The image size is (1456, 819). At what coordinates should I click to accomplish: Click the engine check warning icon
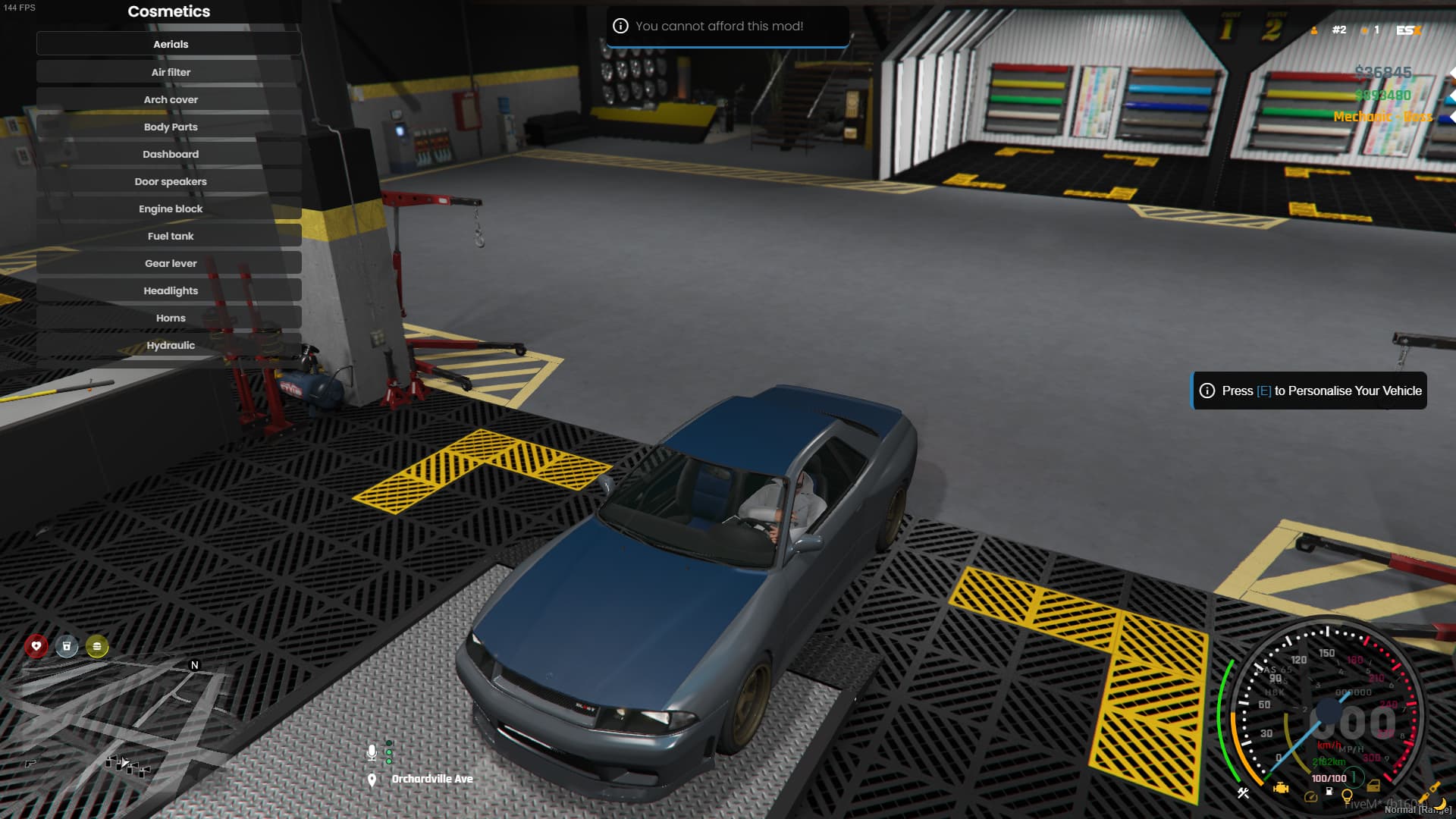coord(1281,789)
